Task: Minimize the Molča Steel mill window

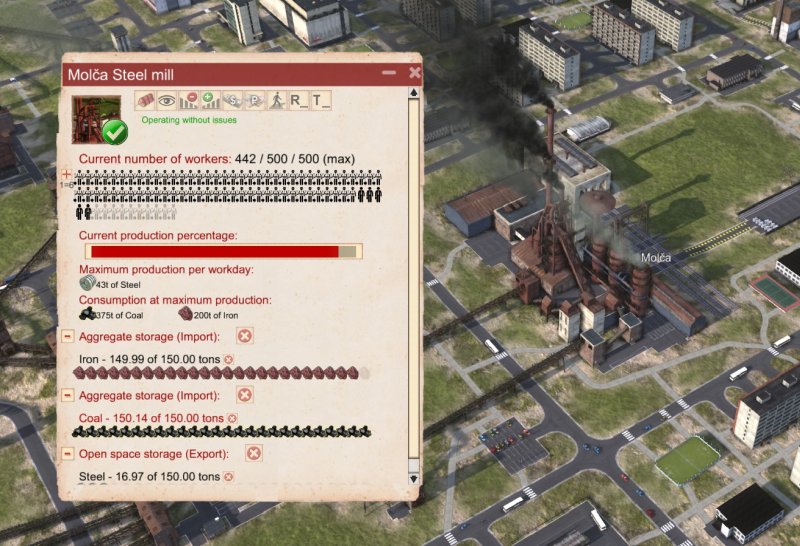Action: point(389,73)
